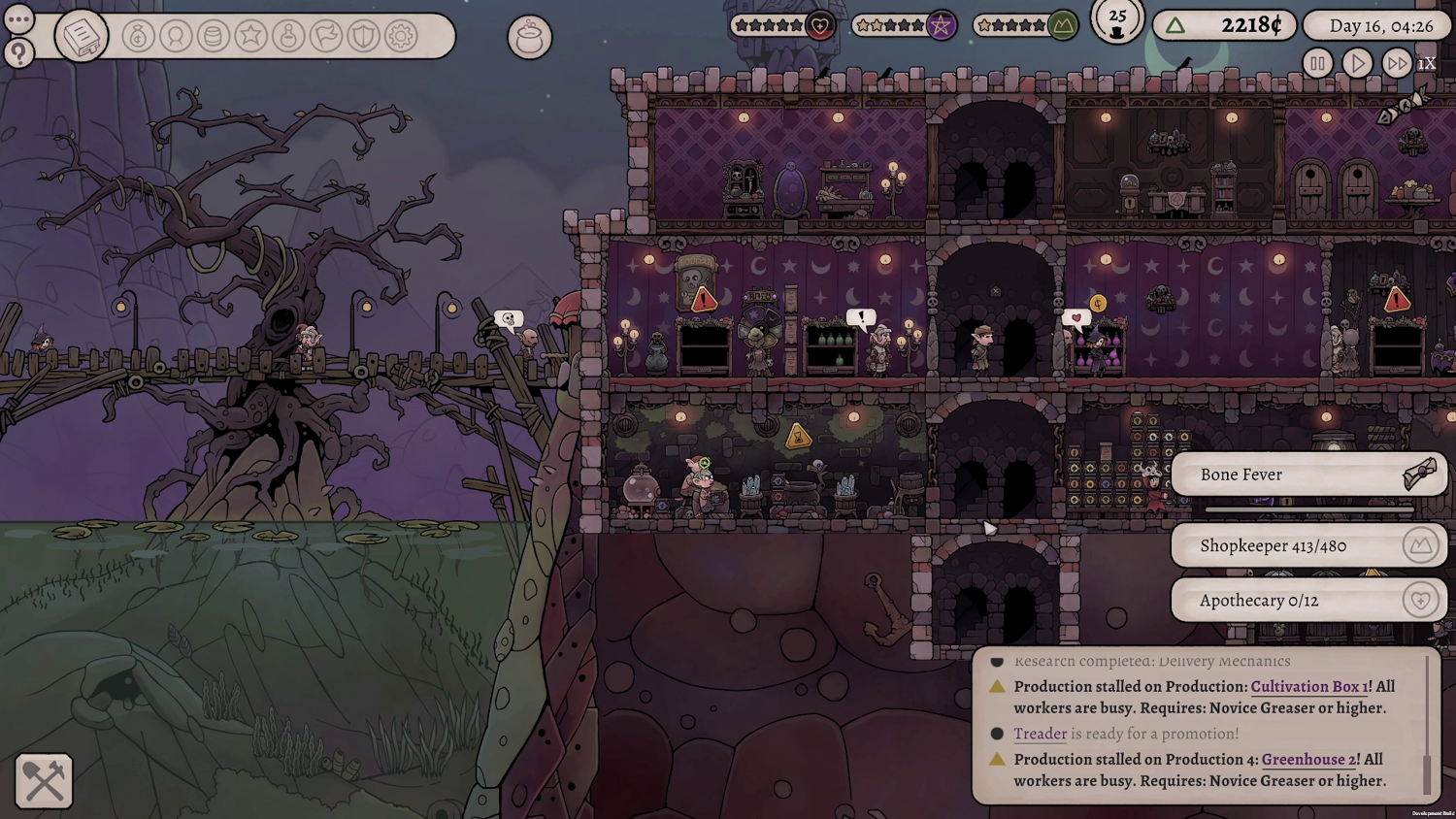Viewport: 1456px width, 819px height.
Task: Open the flag icon panel
Action: pyautogui.click(x=326, y=37)
